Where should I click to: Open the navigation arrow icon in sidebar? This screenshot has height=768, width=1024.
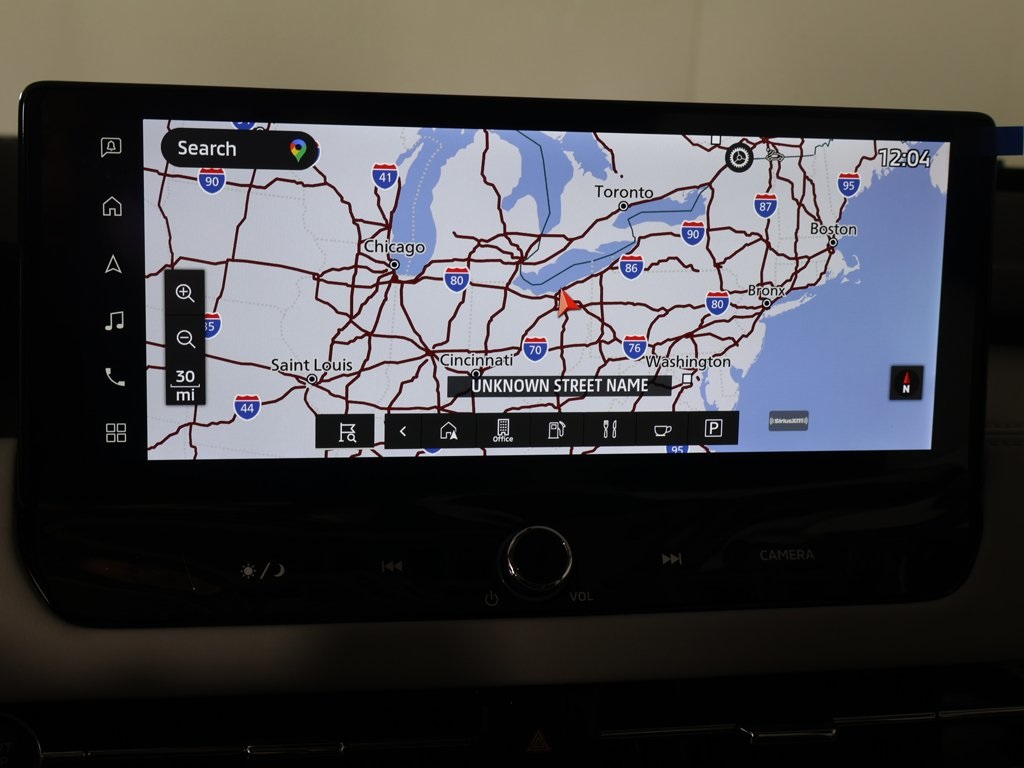point(113,264)
